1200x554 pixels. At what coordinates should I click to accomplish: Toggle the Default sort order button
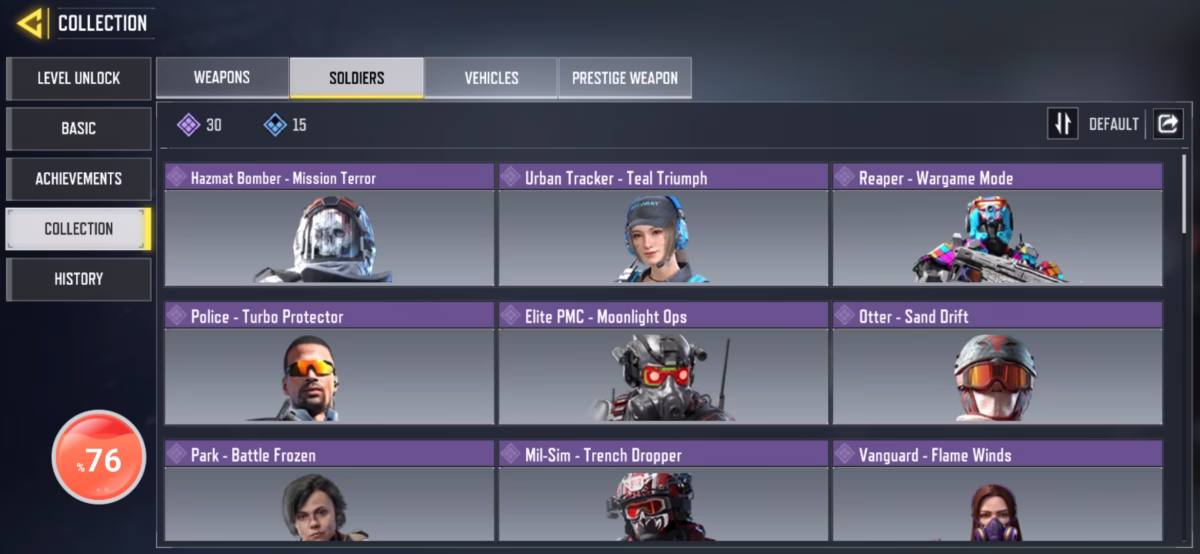(1063, 124)
